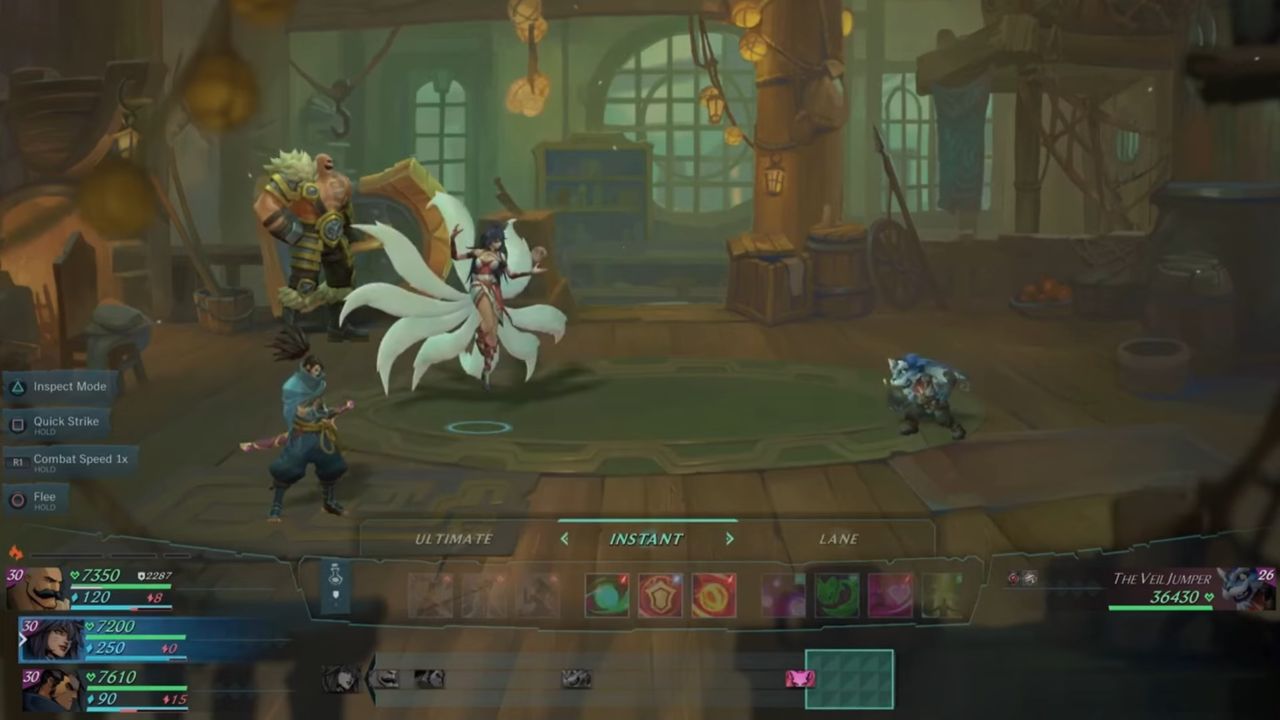Pick the purple orbs lane ability

(783, 595)
